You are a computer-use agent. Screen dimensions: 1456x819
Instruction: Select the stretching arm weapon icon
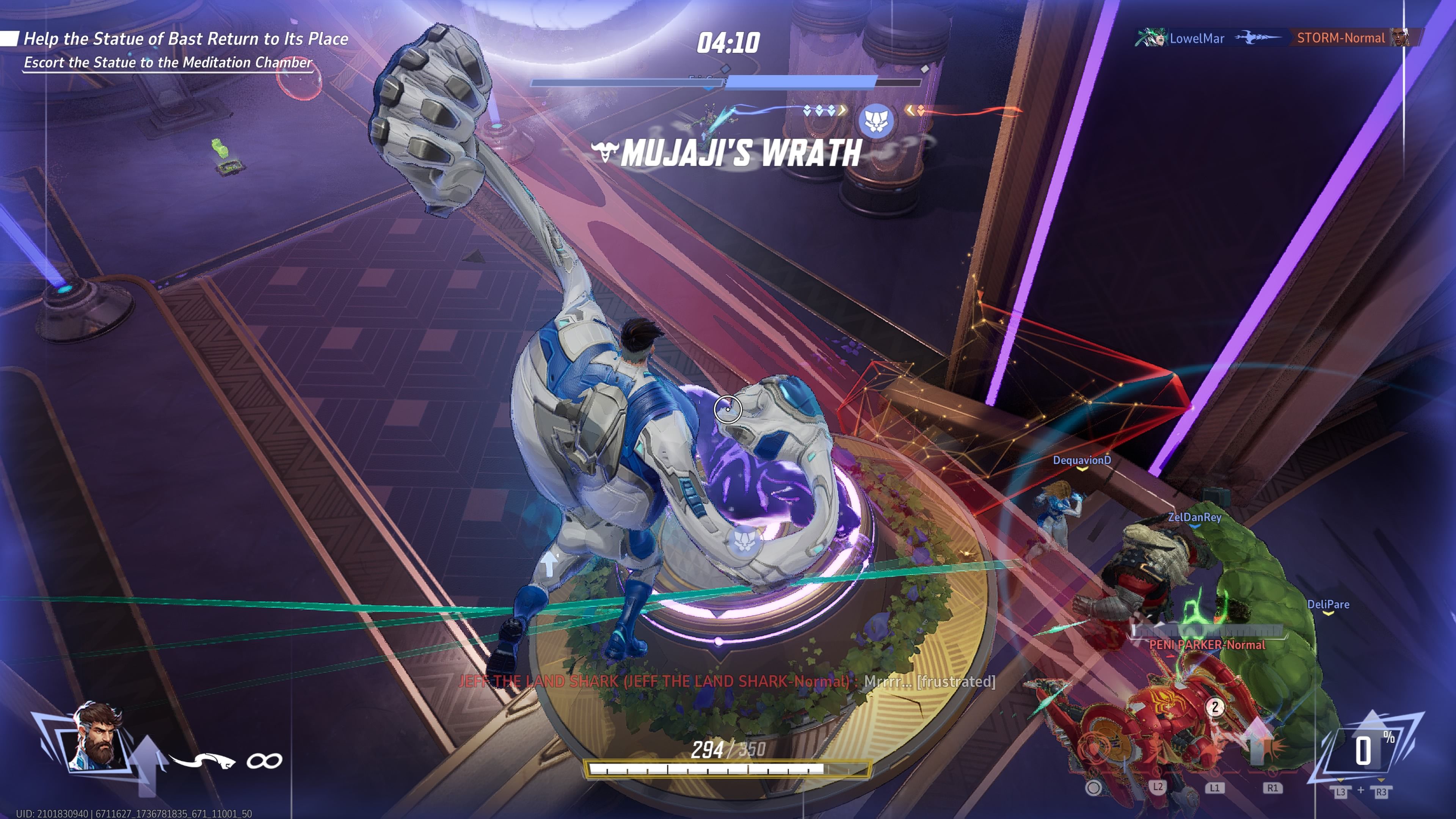click(x=202, y=760)
